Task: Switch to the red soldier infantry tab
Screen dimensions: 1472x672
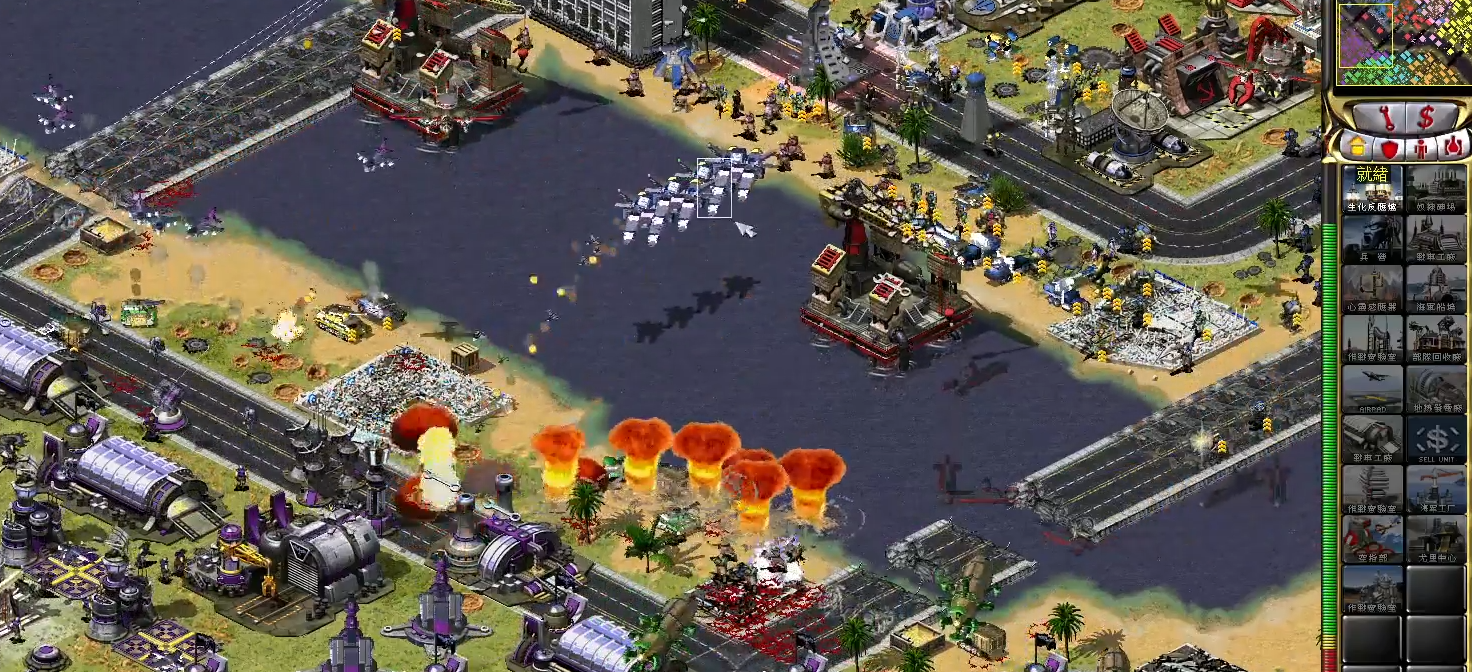Action: (x=1421, y=147)
